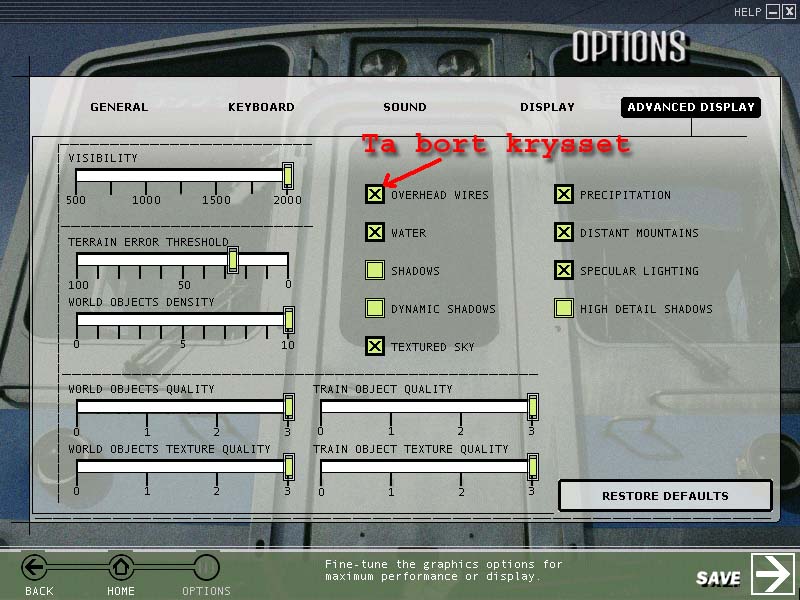This screenshot has width=800, height=600.
Task: Return to the Home screen
Action: click(121, 569)
